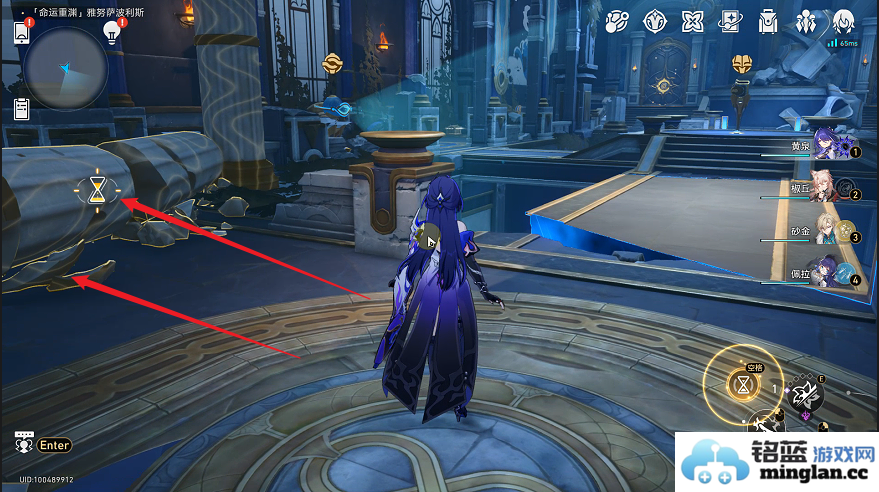Open the bell-shaped events icon
Image resolution: width=879 pixels, height=492 pixels.
618,21
